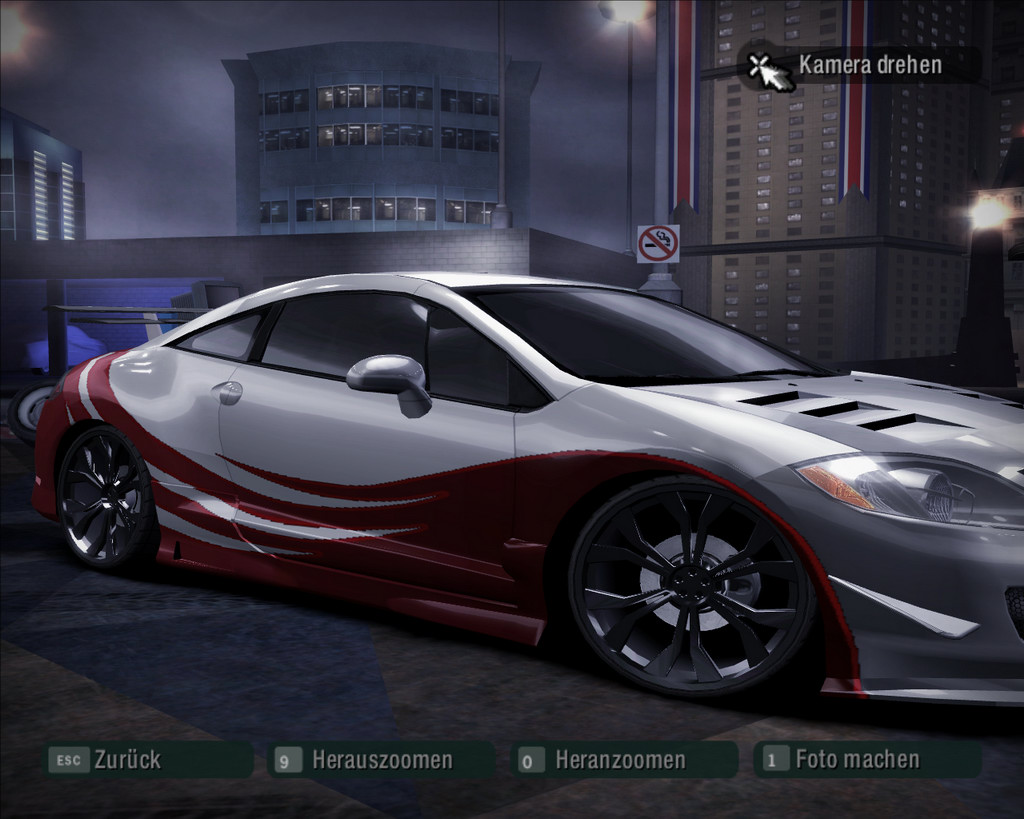Select the Herauszoomen zoom-out button
Image resolution: width=1024 pixels, height=819 pixels.
(381, 760)
